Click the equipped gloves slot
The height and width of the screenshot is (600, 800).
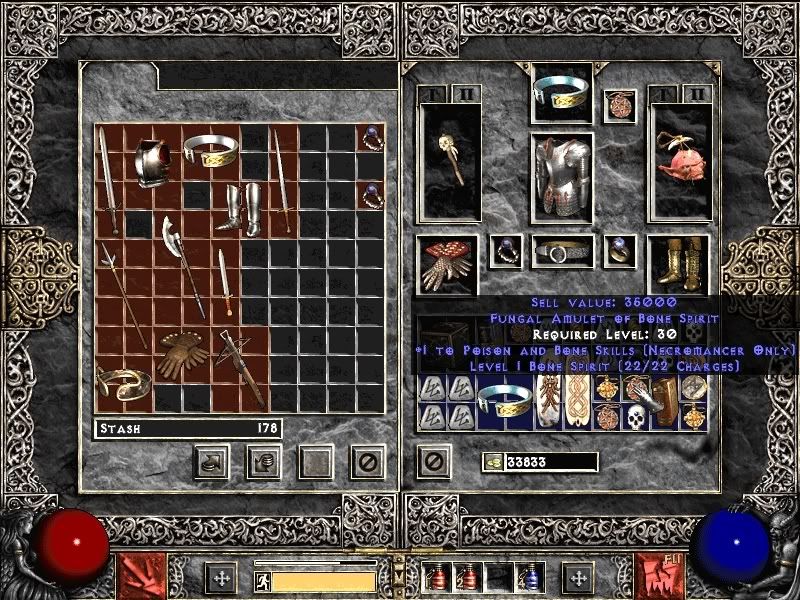click(447, 264)
